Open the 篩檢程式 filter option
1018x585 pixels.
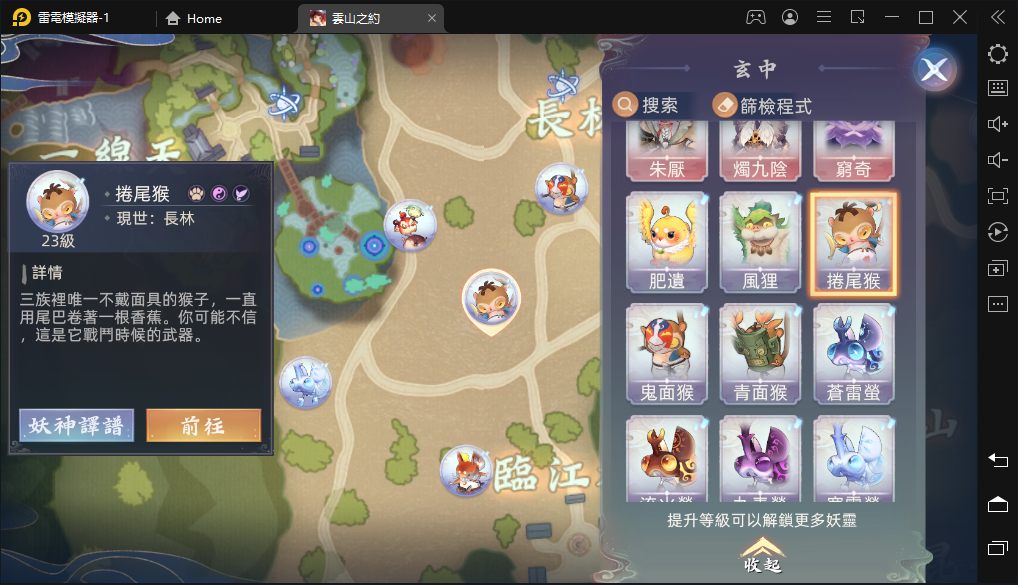pyautogui.click(x=762, y=105)
